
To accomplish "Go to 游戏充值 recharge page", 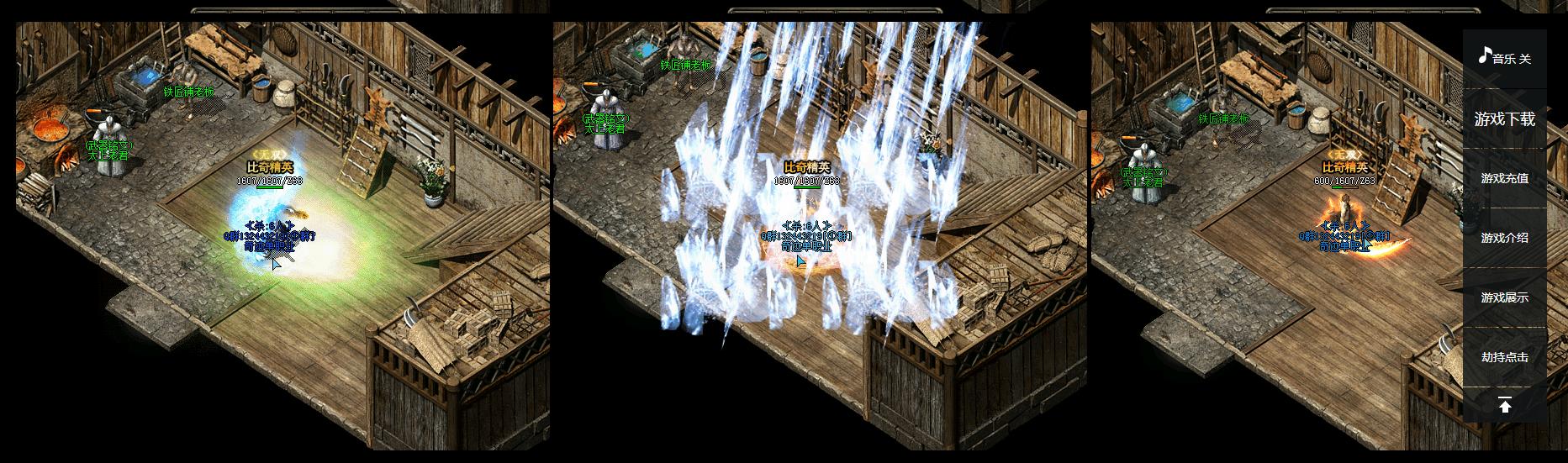I will point(1504,178).
